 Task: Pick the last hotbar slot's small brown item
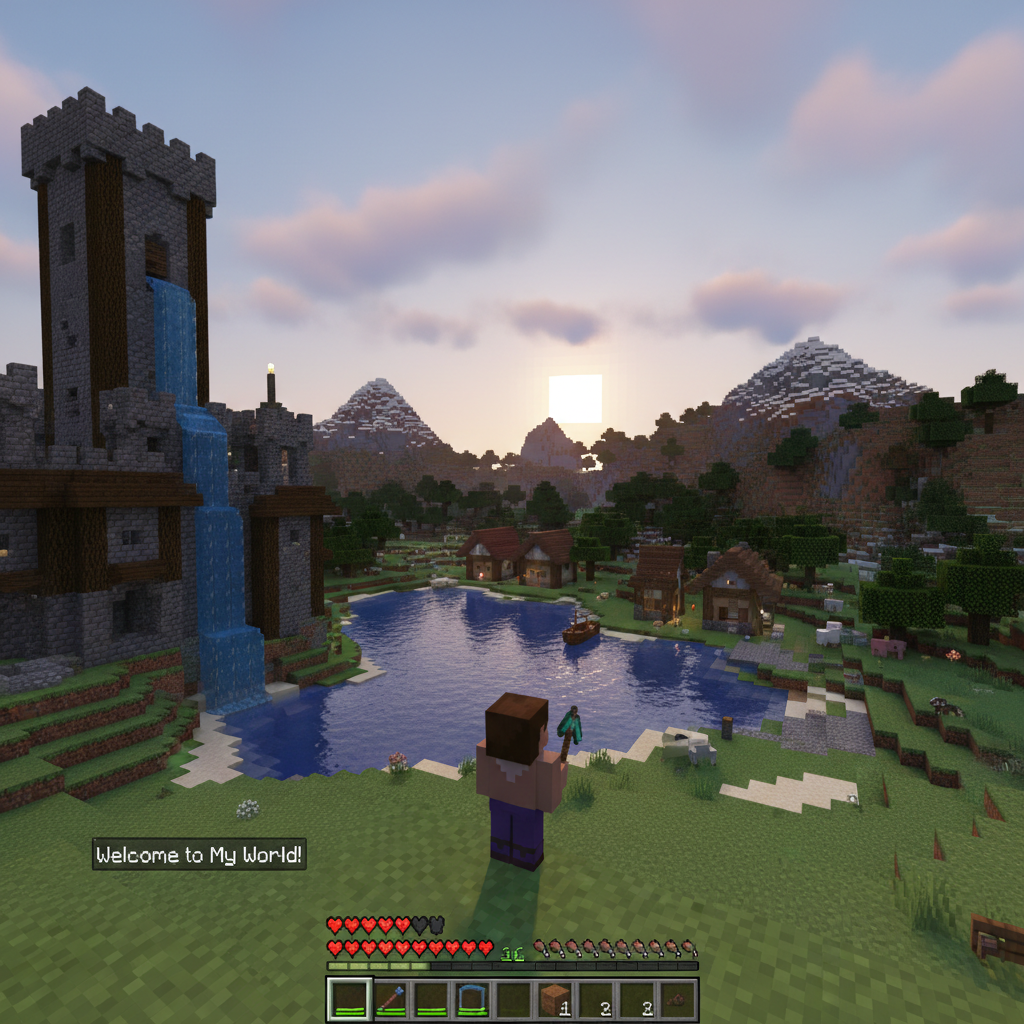click(677, 999)
